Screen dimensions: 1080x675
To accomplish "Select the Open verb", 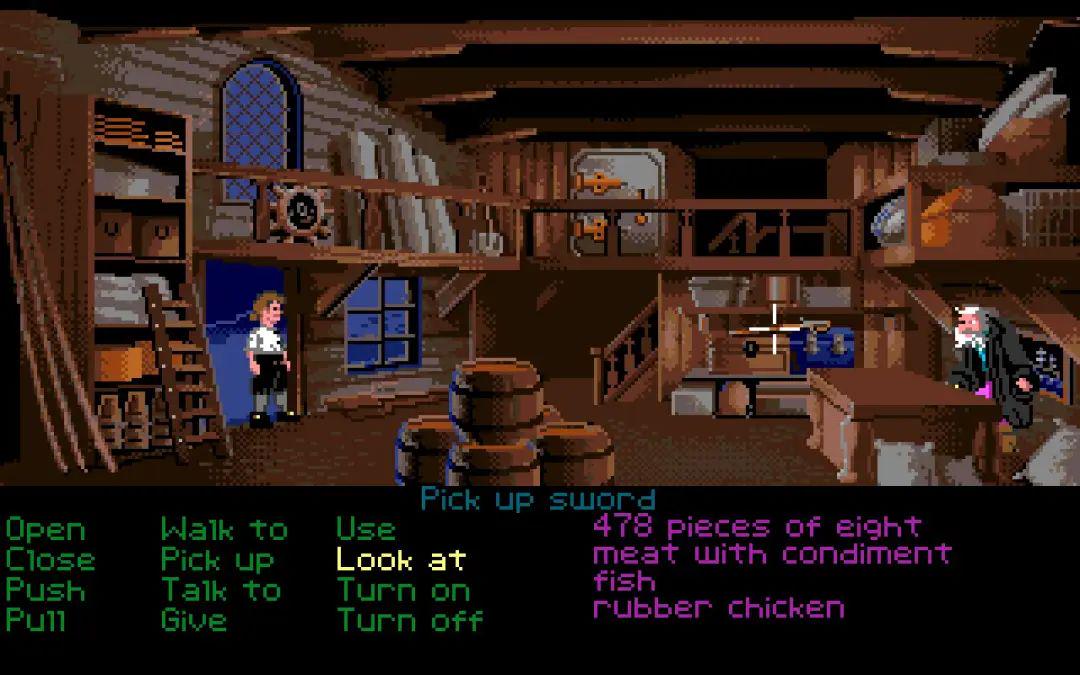I will pyautogui.click(x=46, y=529).
